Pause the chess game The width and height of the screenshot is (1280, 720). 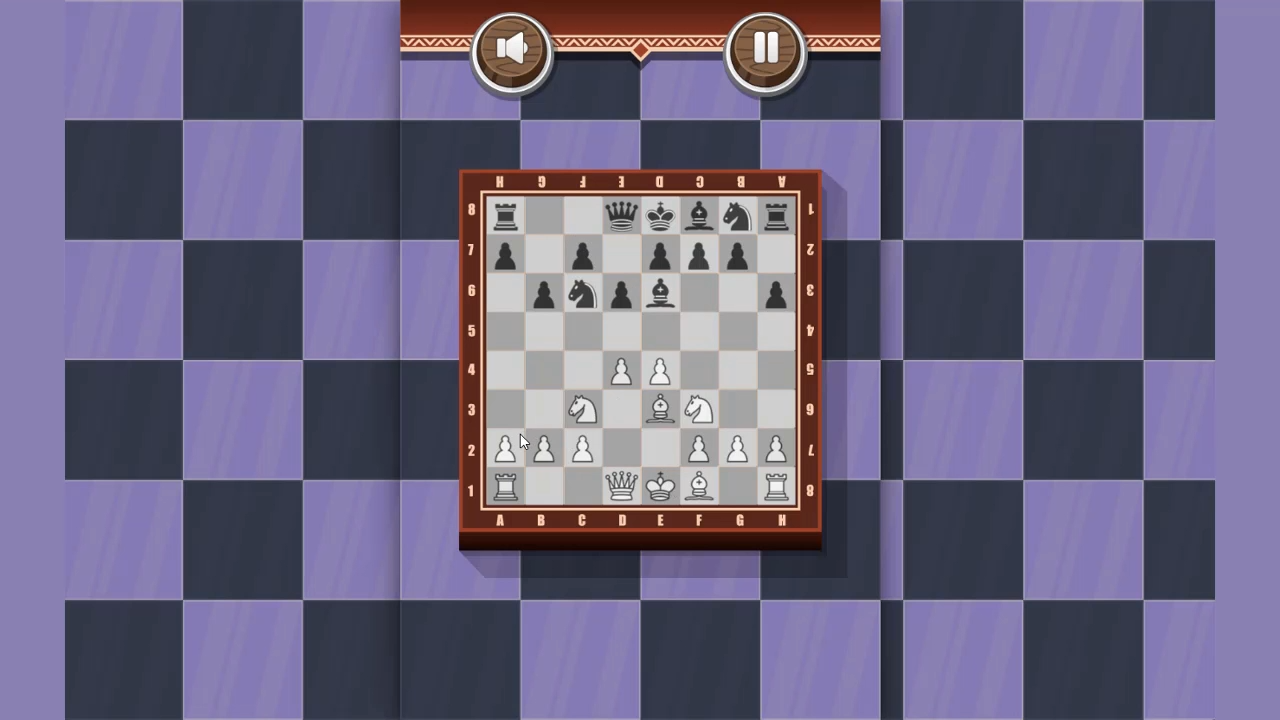[x=765, y=47]
